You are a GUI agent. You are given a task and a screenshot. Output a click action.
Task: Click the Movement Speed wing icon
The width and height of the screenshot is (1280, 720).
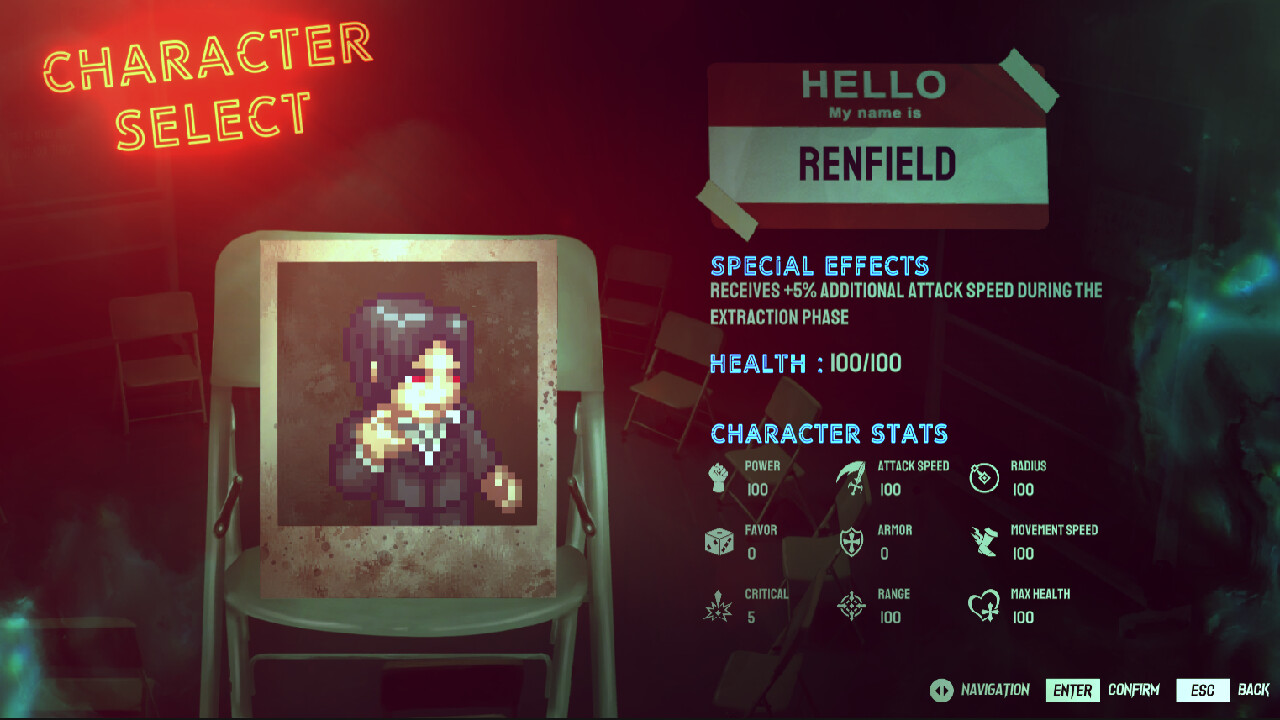983,540
